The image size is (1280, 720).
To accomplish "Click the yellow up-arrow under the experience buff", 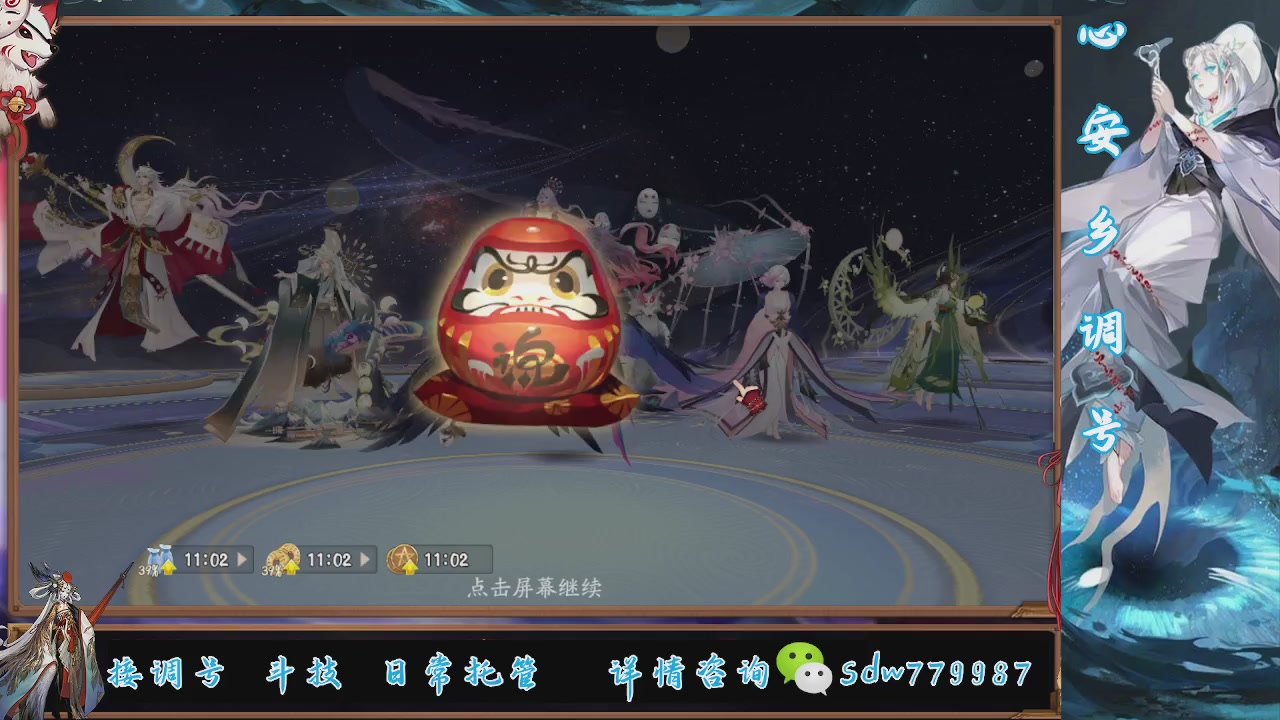I will point(168,567).
